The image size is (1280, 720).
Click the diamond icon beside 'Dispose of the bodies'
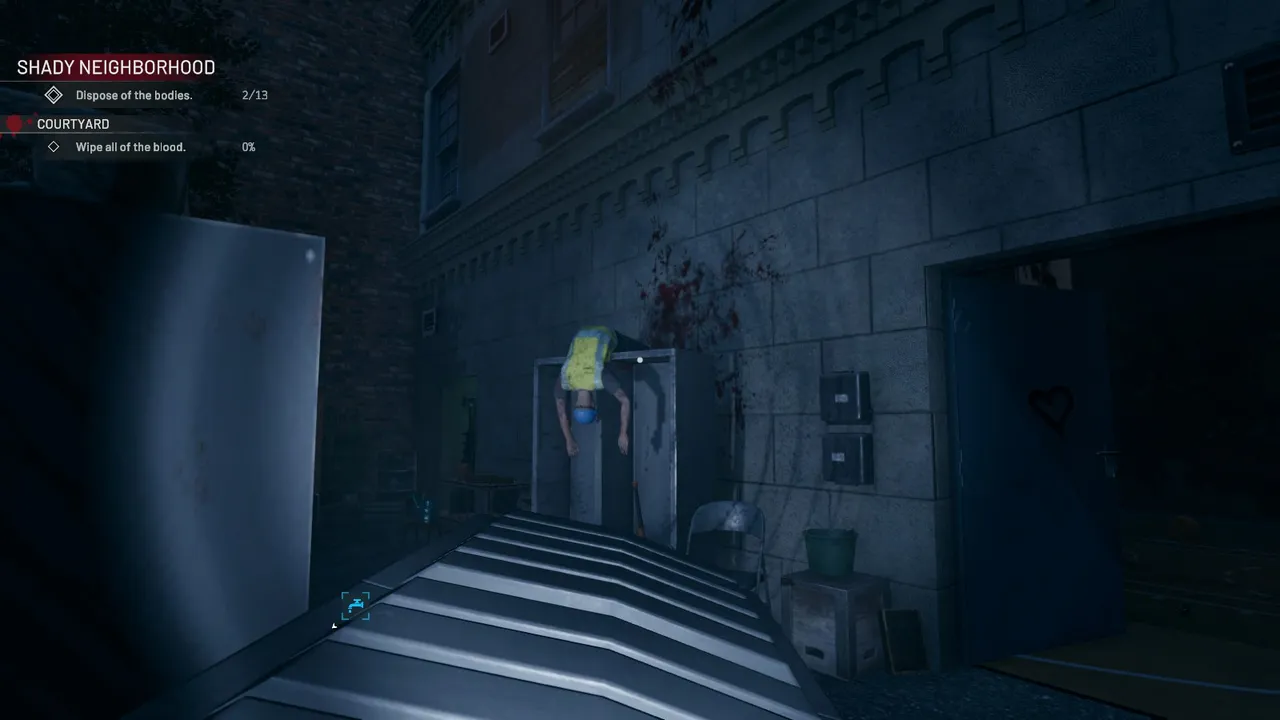[x=54, y=95]
